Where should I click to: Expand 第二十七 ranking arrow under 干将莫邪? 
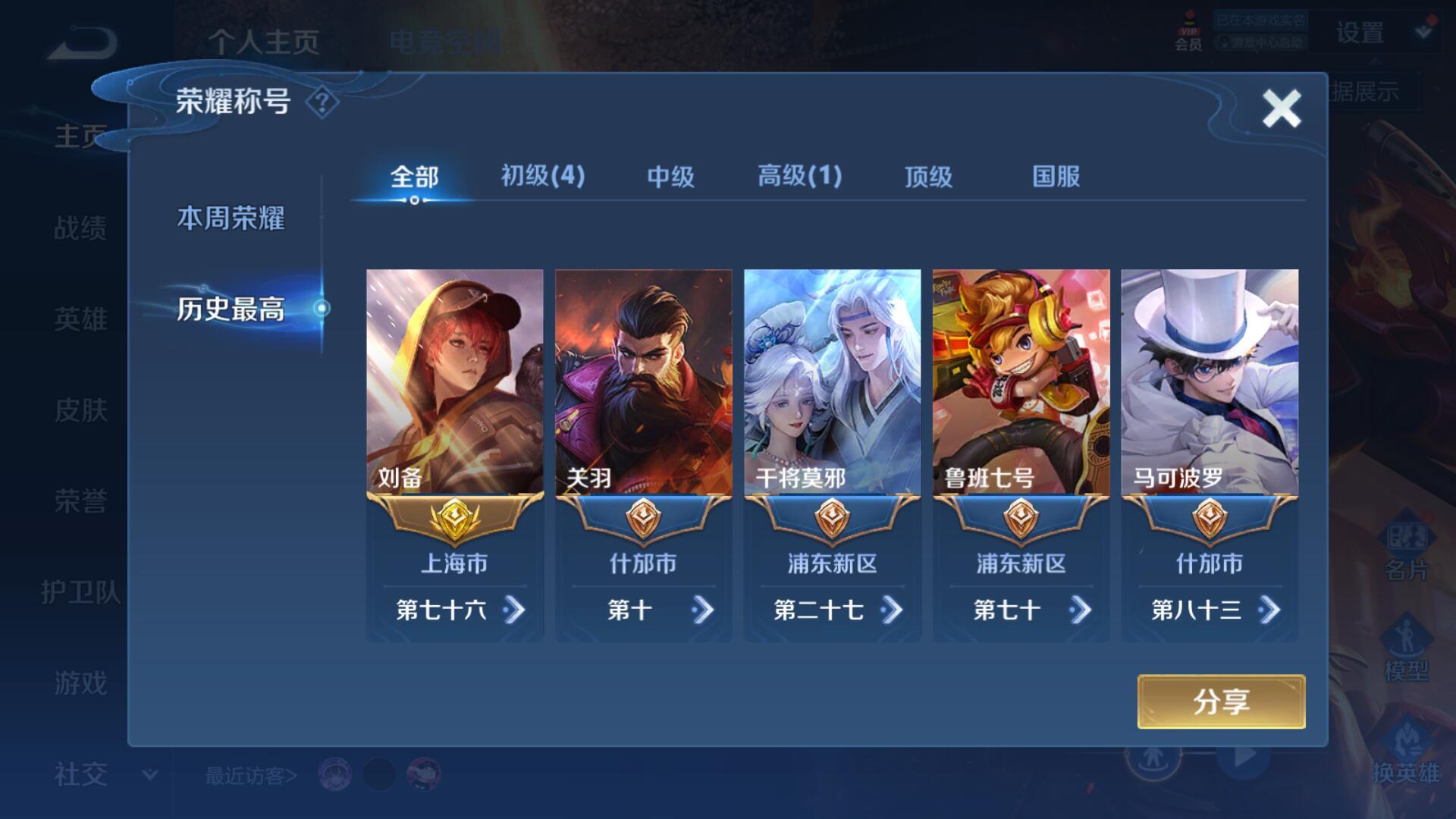892,610
